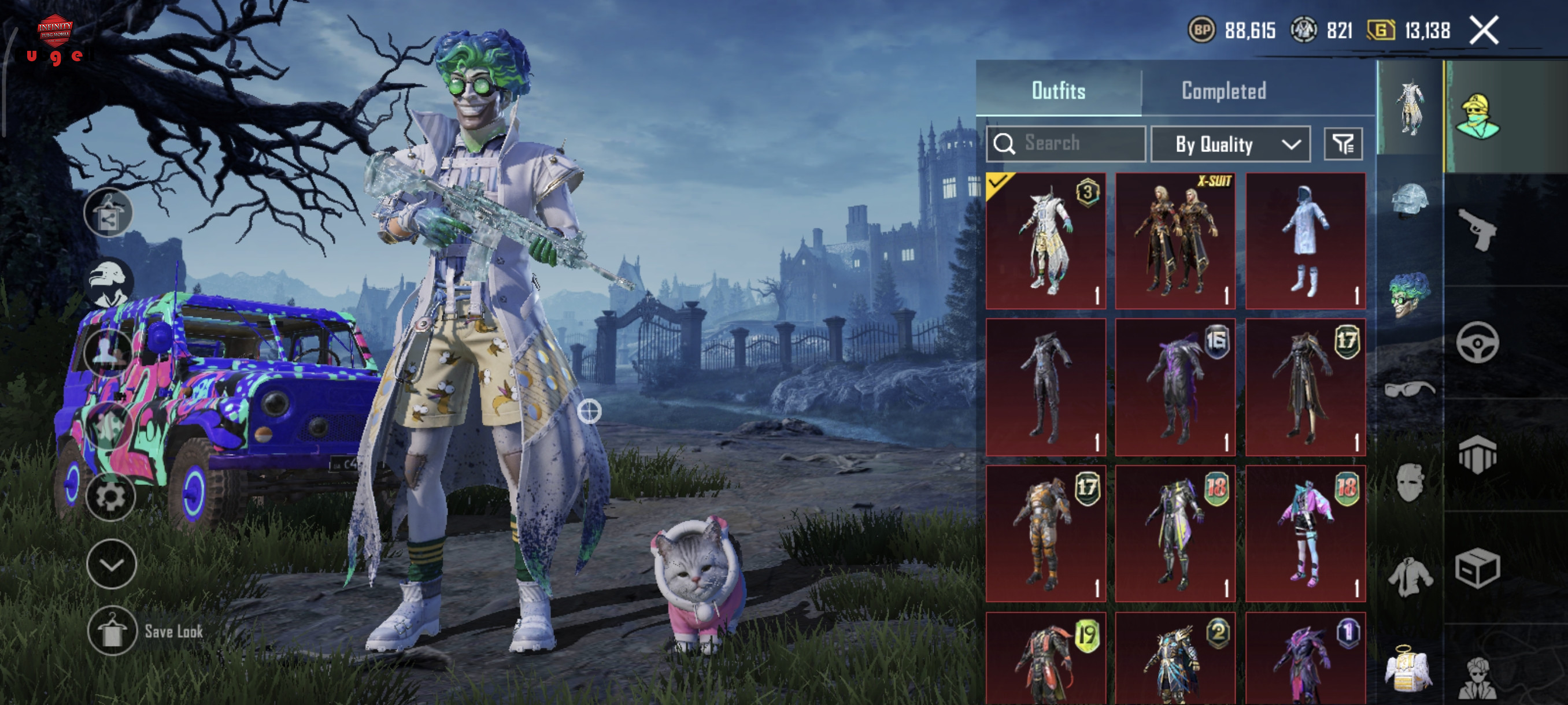1568x705 pixels.
Task: Open the steering wheel vehicle category
Action: [x=1477, y=343]
